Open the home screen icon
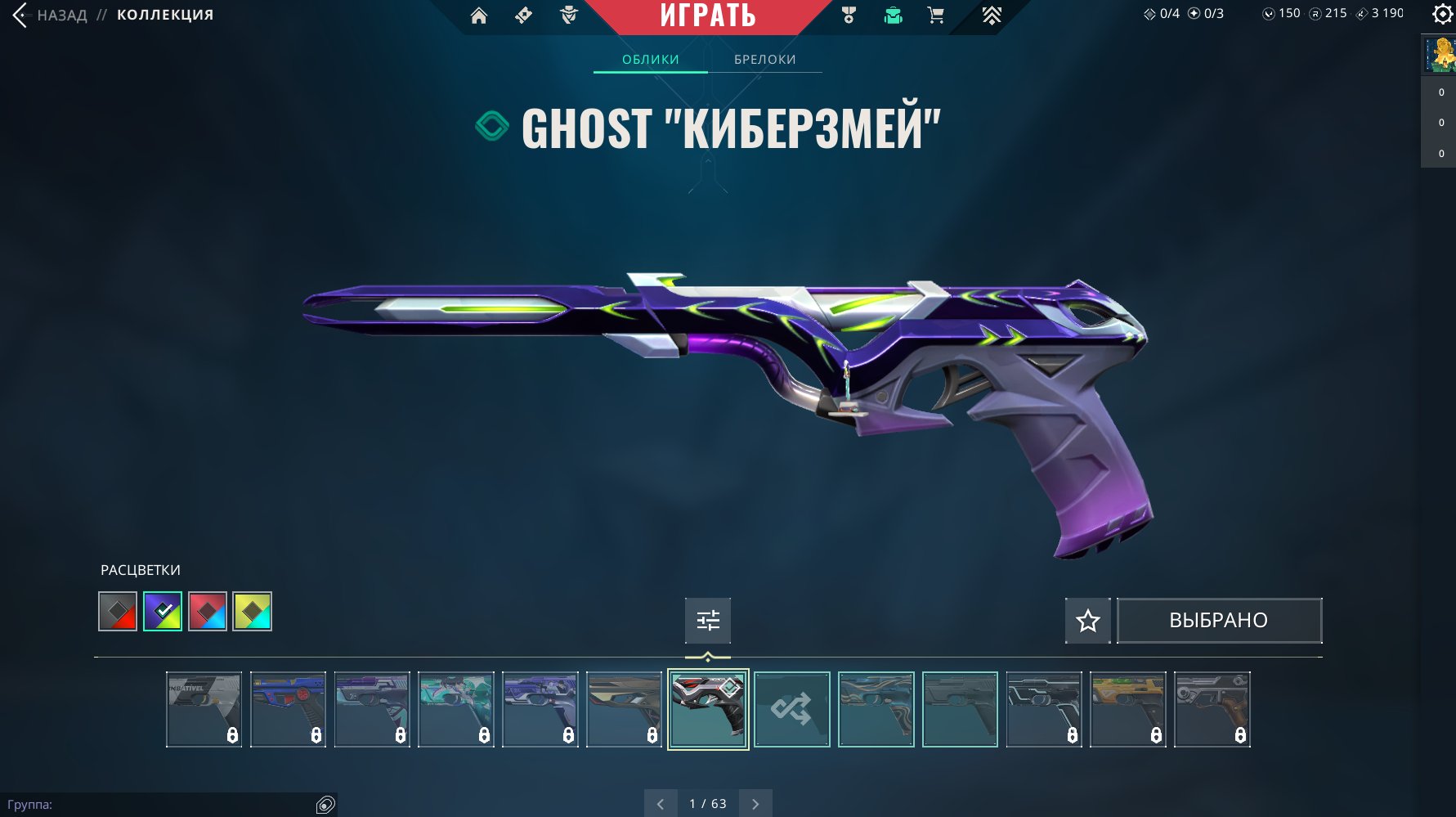The width and height of the screenshot is (1456, 817). point(479,16)
